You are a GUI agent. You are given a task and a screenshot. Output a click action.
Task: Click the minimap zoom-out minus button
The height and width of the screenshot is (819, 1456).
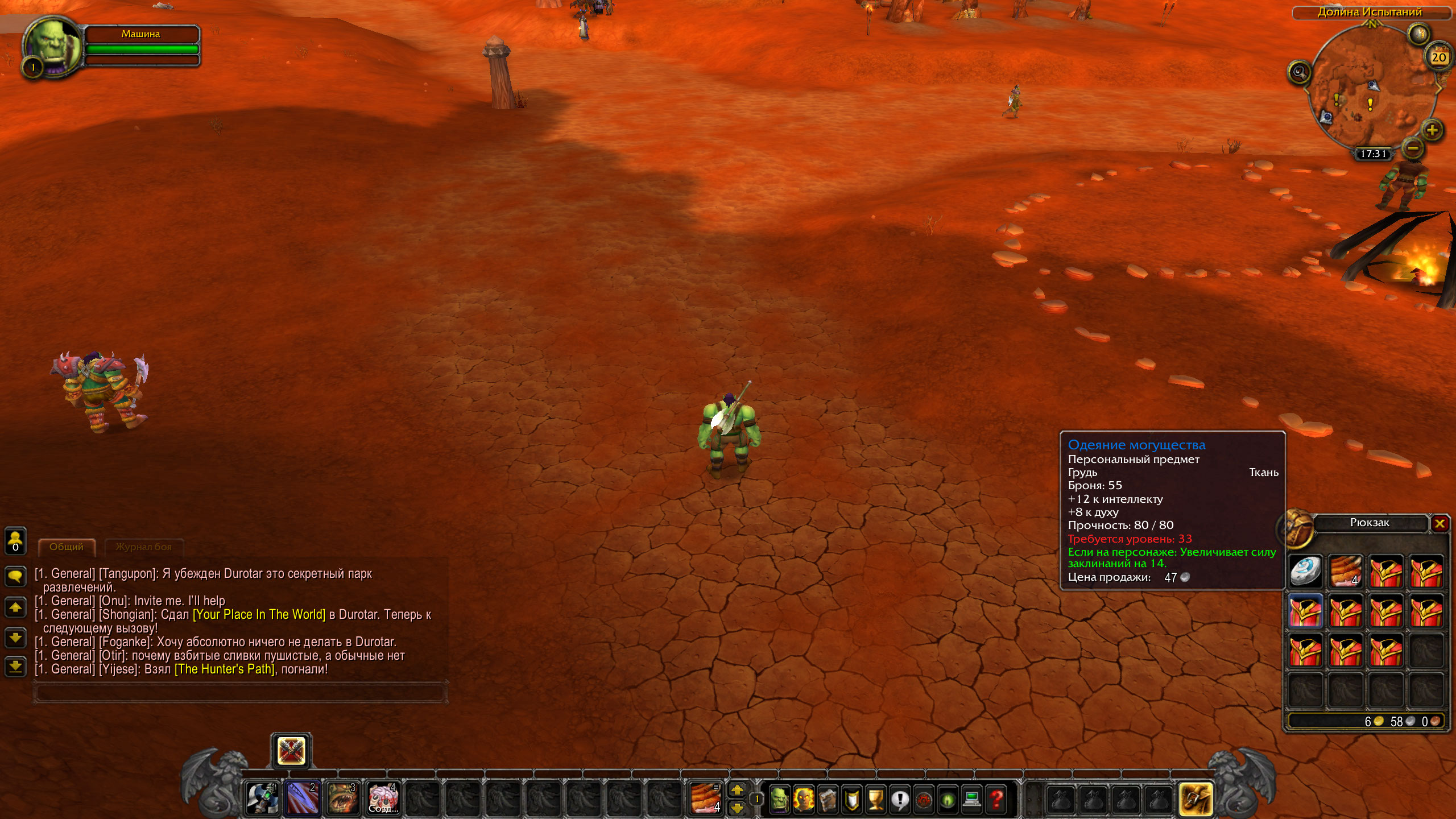click(1413, 148)
